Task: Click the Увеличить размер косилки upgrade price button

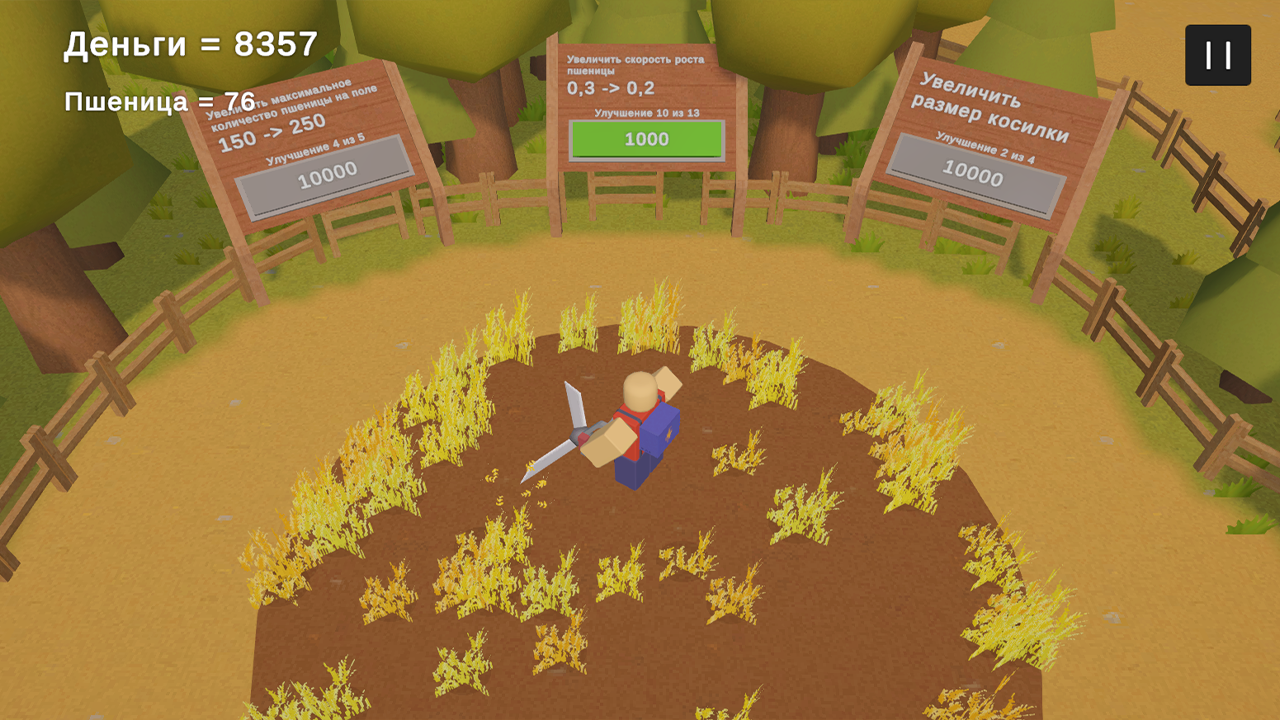Action: 975,178
